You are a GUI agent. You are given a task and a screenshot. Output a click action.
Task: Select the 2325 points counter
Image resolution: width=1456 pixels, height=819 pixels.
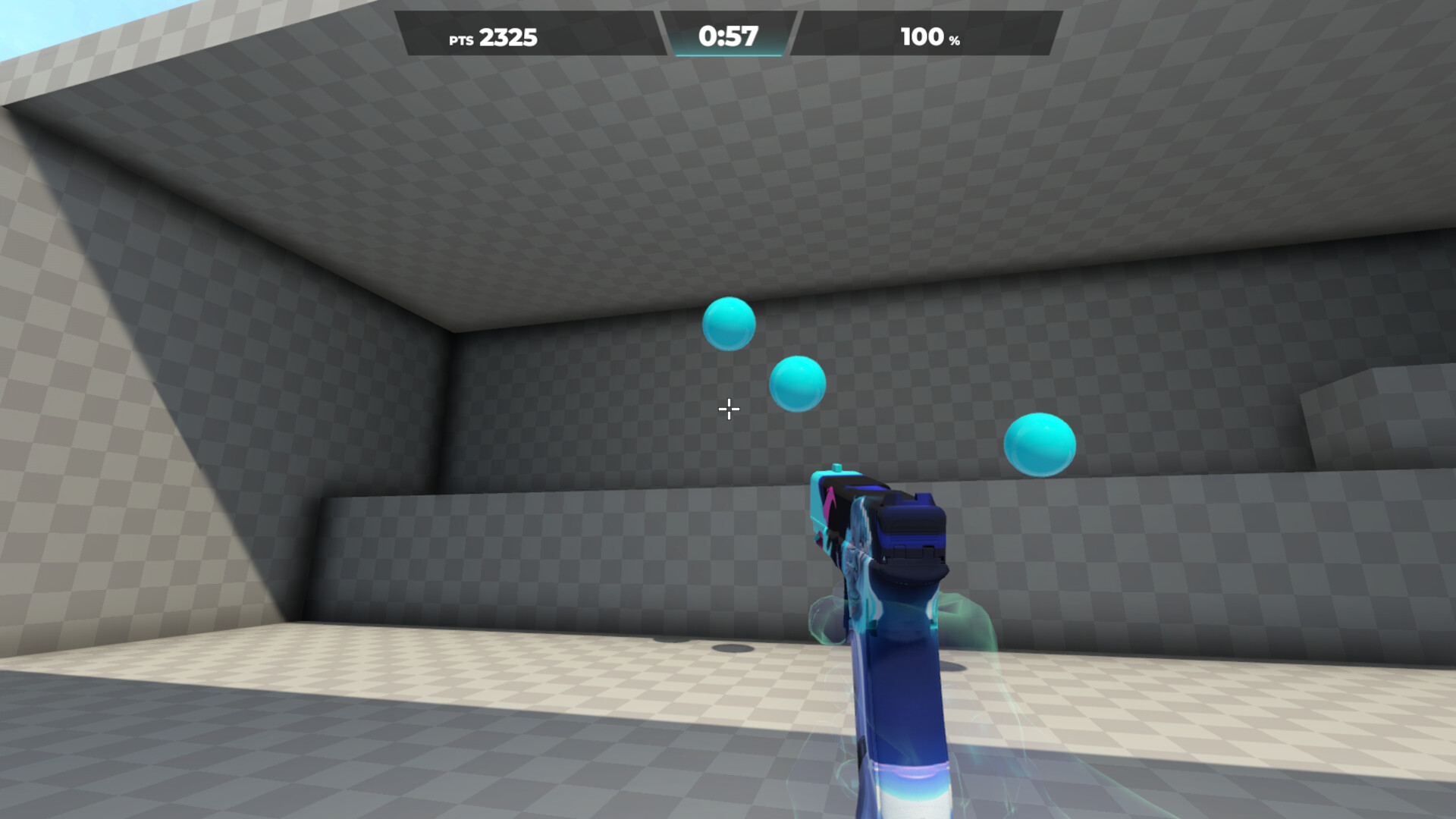coord(508,37)
